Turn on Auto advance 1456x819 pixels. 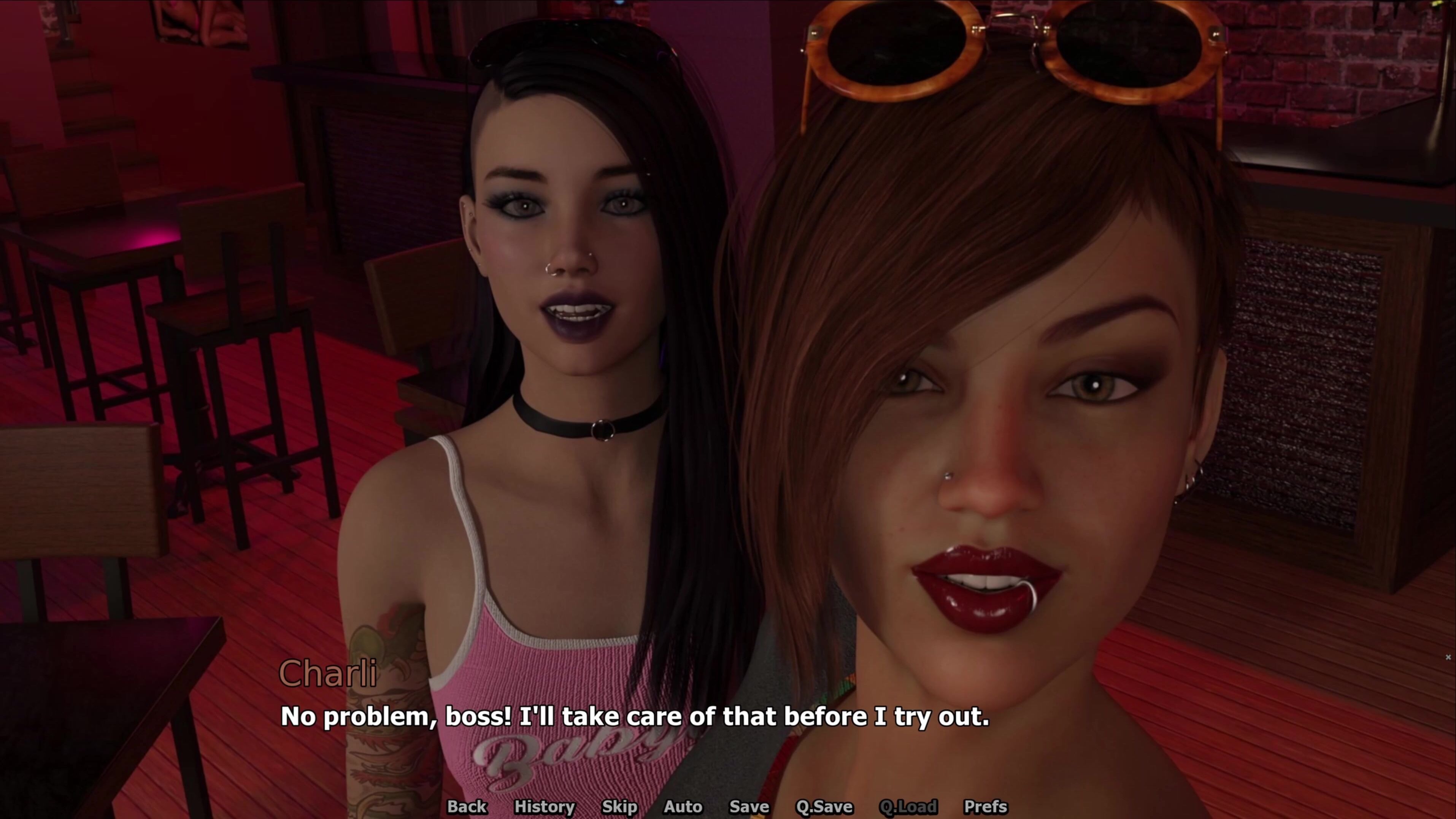(683, 806)
